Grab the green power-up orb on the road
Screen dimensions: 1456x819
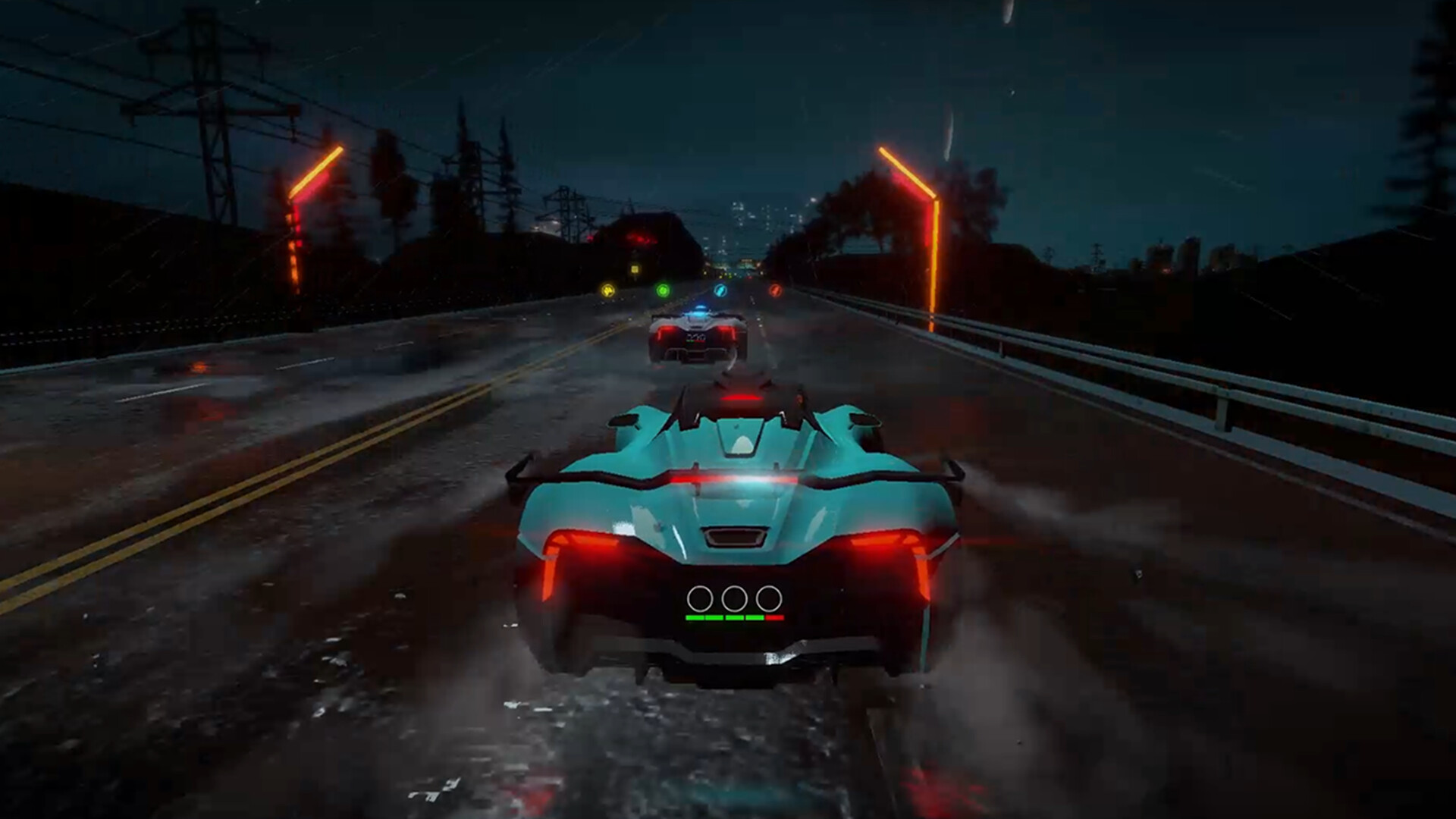click(663, 290)
